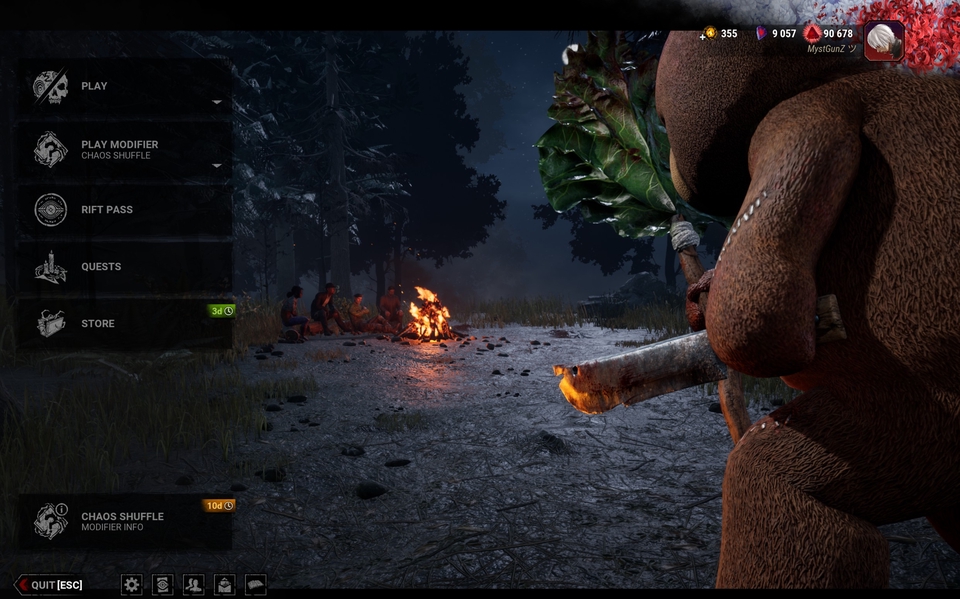Open the book icon
This screenshot has height=599, width=960.
pyautogui.click(x=256, y=585)
